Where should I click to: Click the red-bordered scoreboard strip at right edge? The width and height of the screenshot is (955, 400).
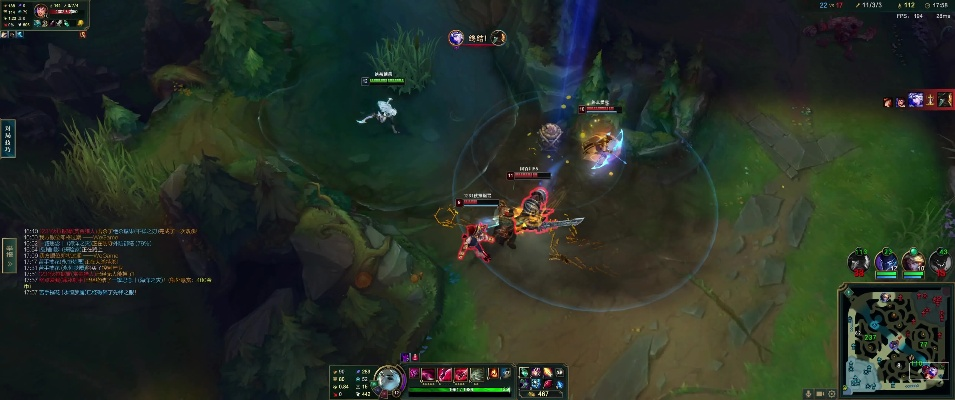click(x=936, y=100)
